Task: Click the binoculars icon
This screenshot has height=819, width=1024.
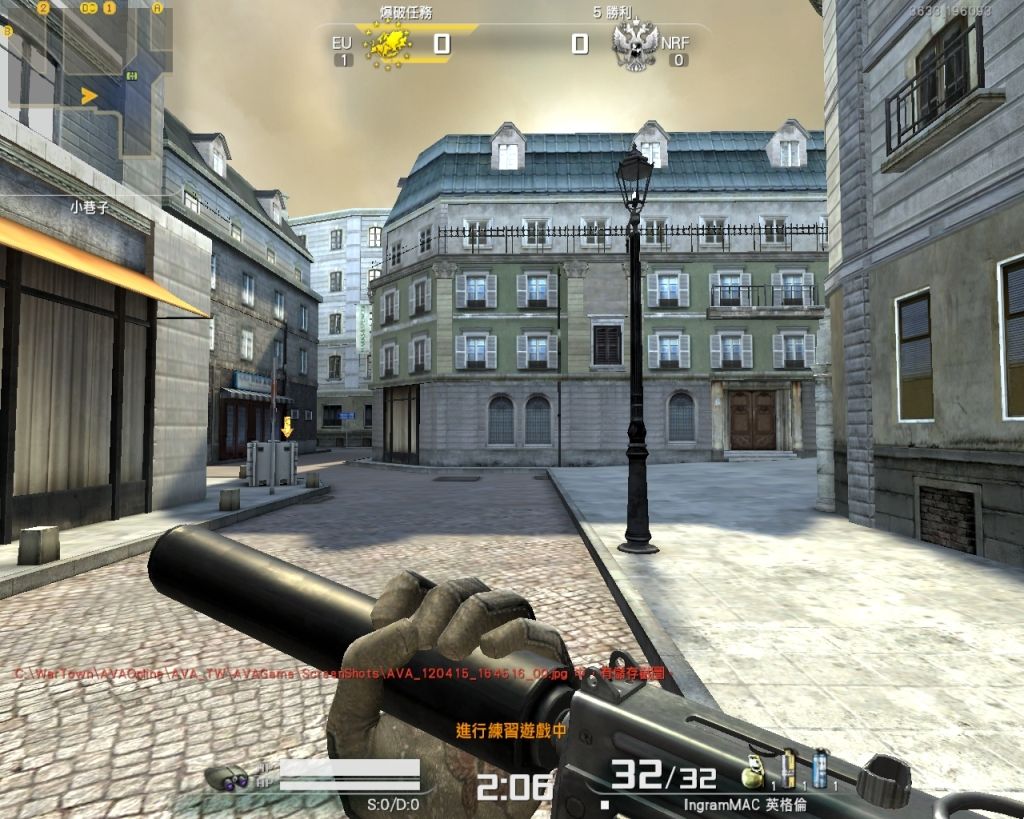Action: [x=226, y=777]
